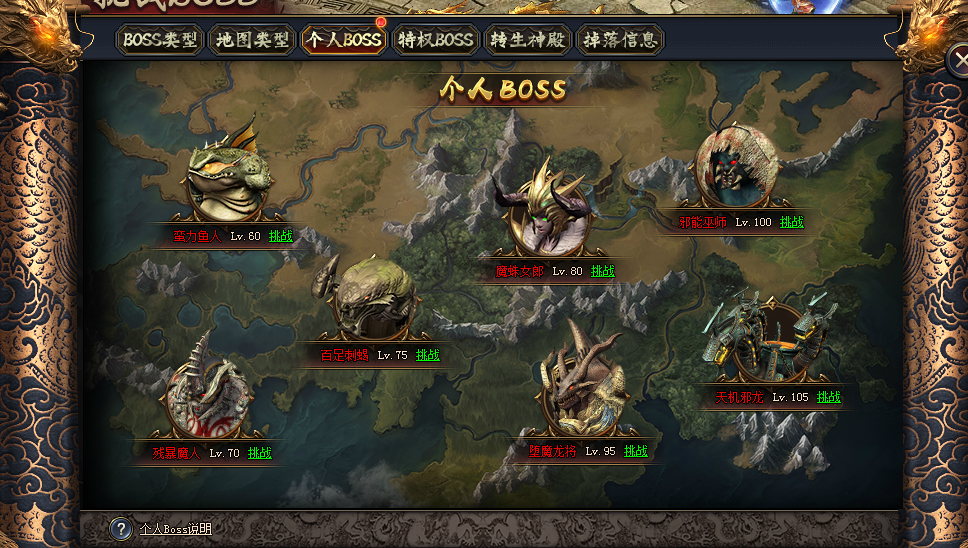Open the 转生神殿 tab
The height and width of the screenshot is (548, 968).
[527, 41]
